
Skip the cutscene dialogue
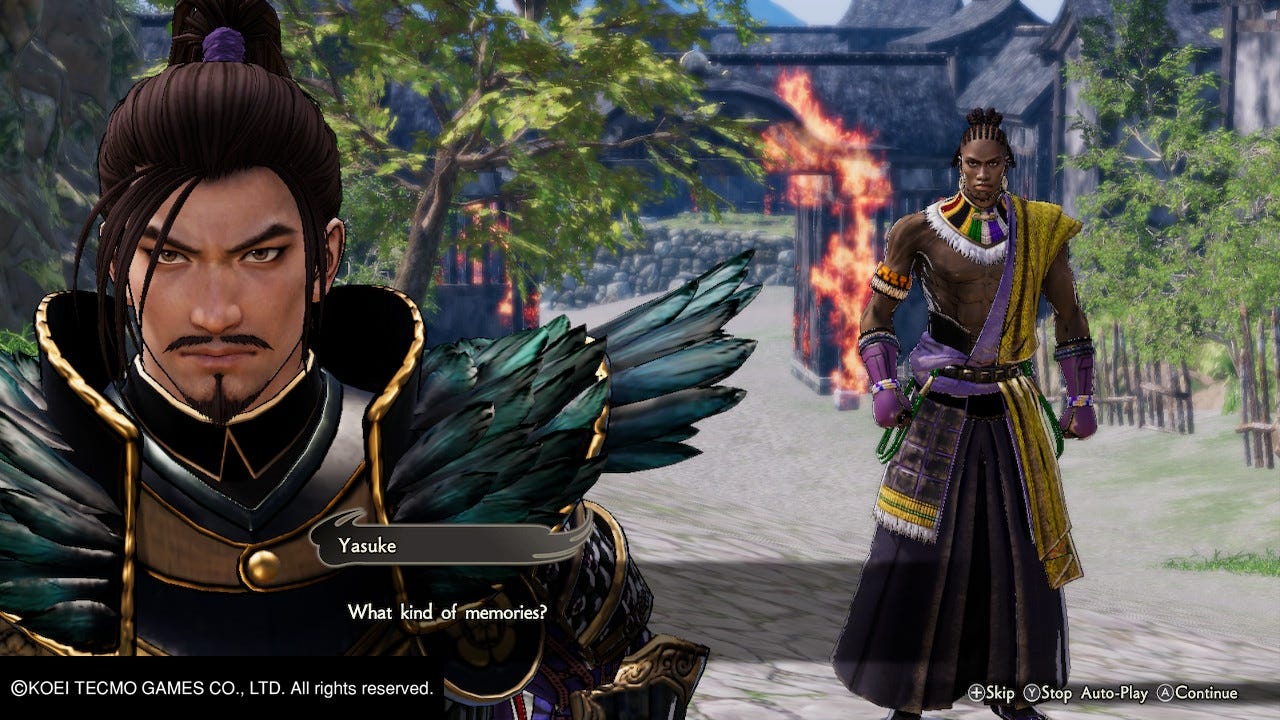pyautogui.click(x=990, y=693)
